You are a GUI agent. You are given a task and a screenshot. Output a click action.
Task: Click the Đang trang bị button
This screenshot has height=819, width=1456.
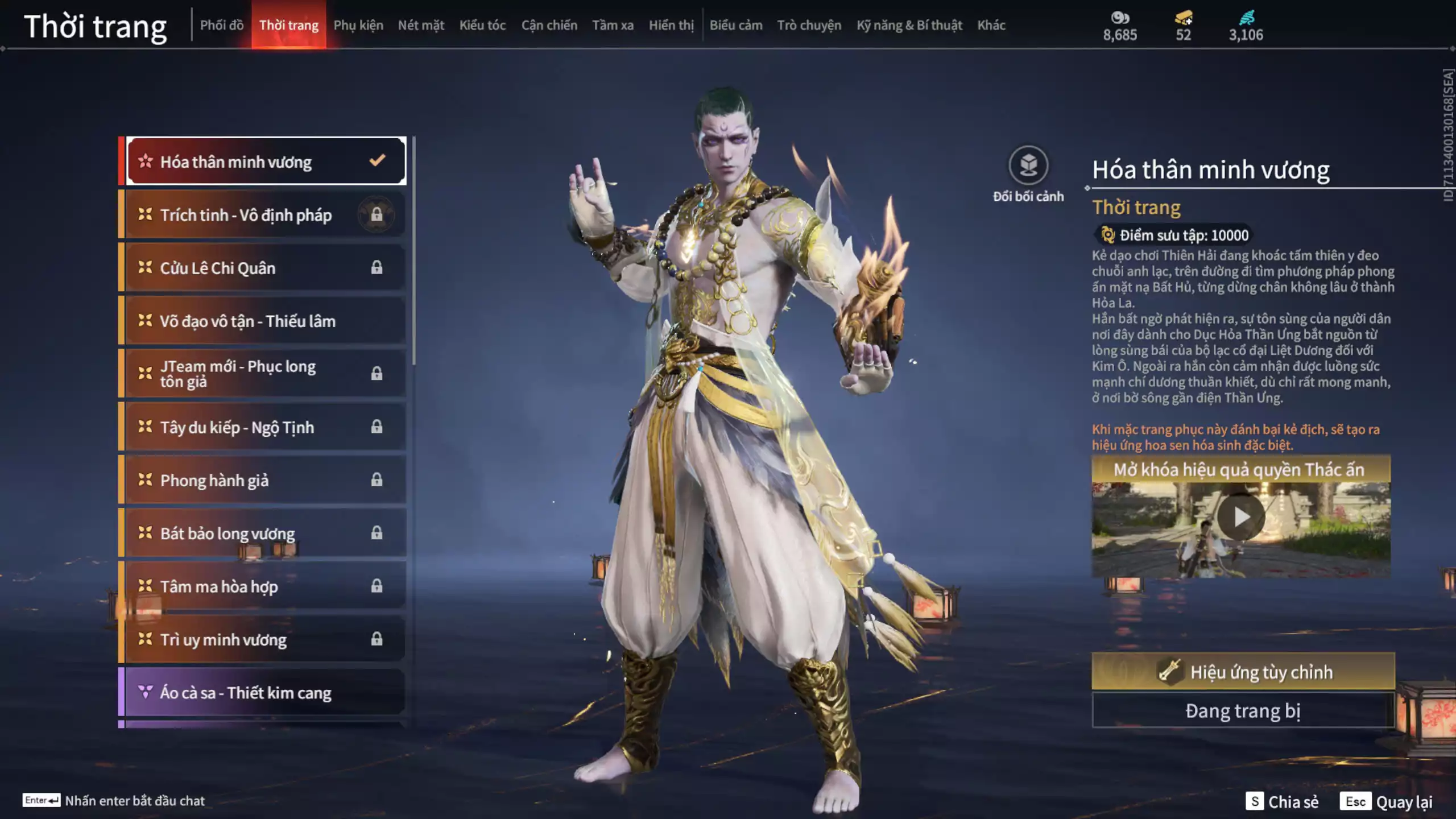1243,710
